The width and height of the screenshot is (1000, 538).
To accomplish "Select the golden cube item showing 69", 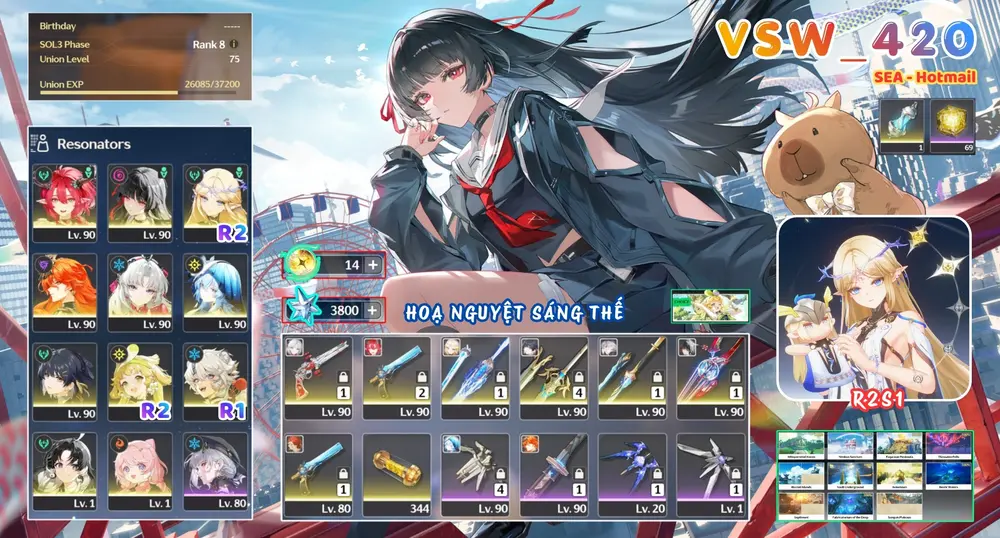I will pyautogui.click(x=951, y=125).
